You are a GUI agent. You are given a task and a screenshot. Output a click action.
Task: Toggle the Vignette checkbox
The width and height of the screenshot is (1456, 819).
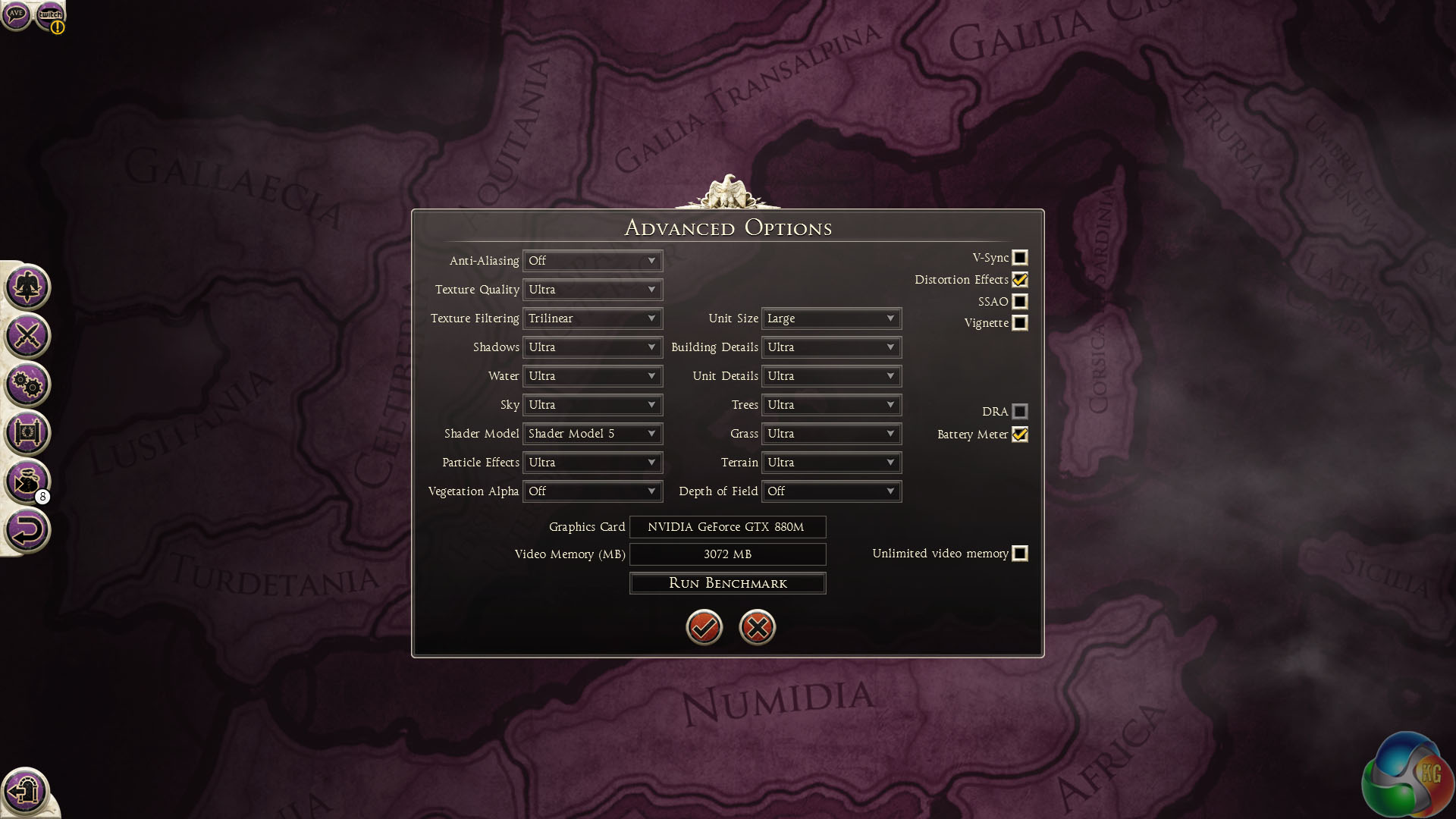[1020, 323]
